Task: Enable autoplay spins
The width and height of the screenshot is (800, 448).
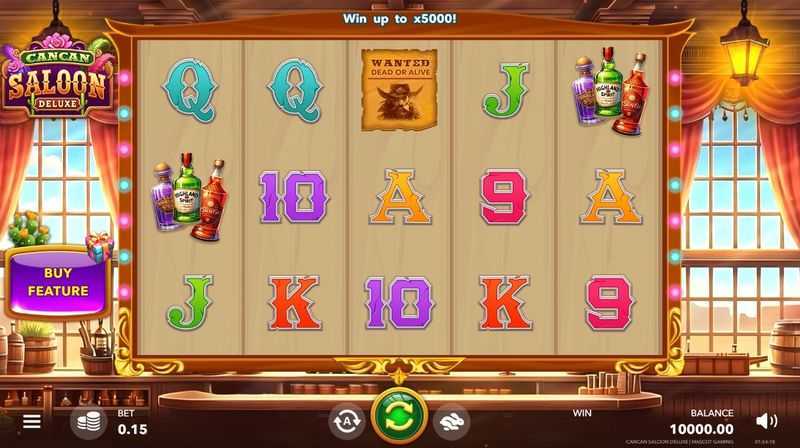Action: coord(346,421)
